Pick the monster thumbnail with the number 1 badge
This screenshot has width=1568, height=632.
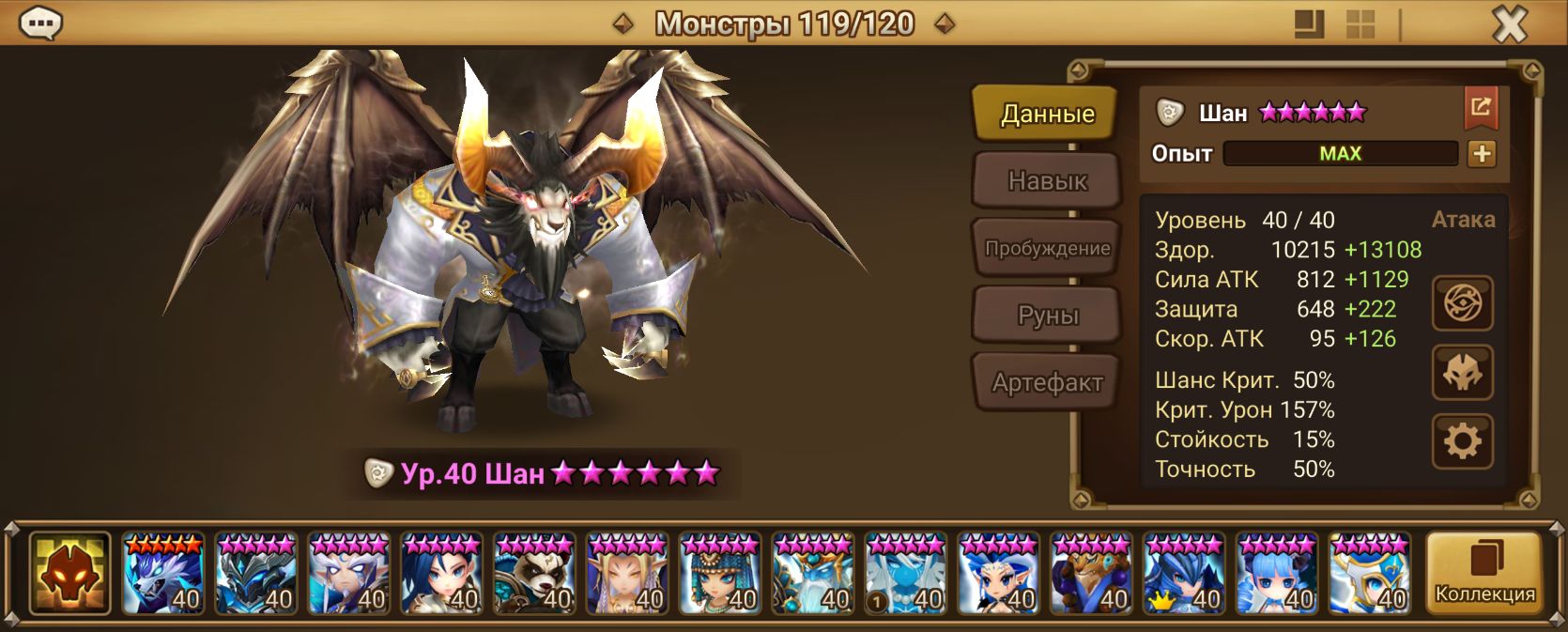point(905,574)
